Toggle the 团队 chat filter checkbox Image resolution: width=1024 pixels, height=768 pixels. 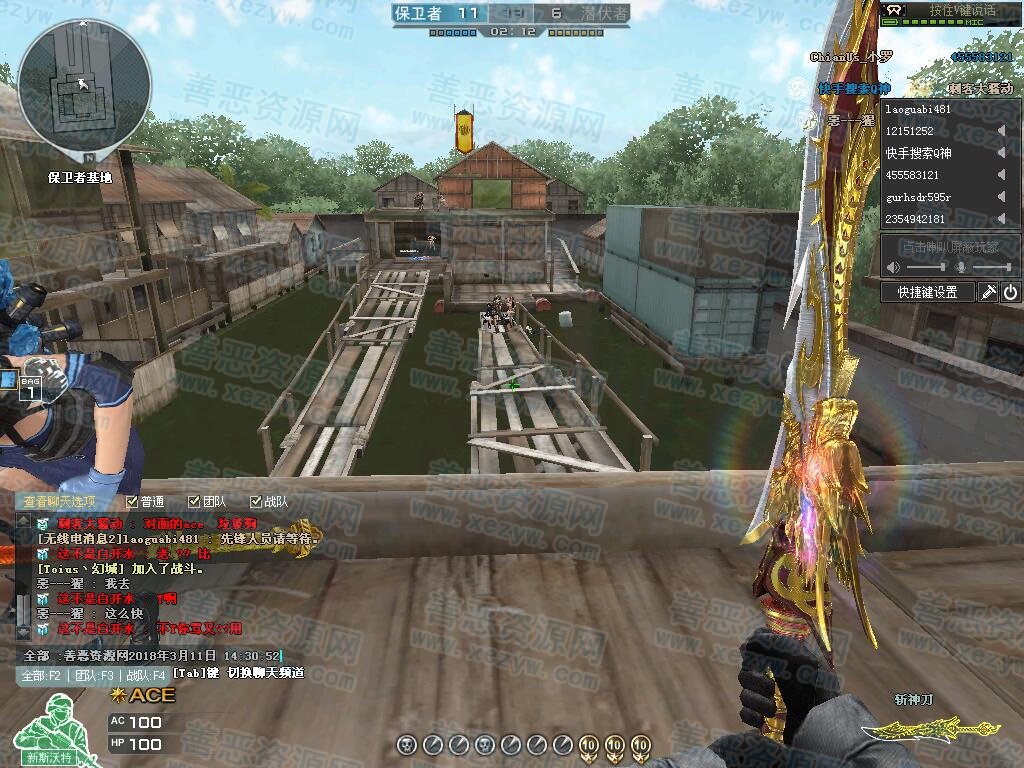click(x=194, y=502)
